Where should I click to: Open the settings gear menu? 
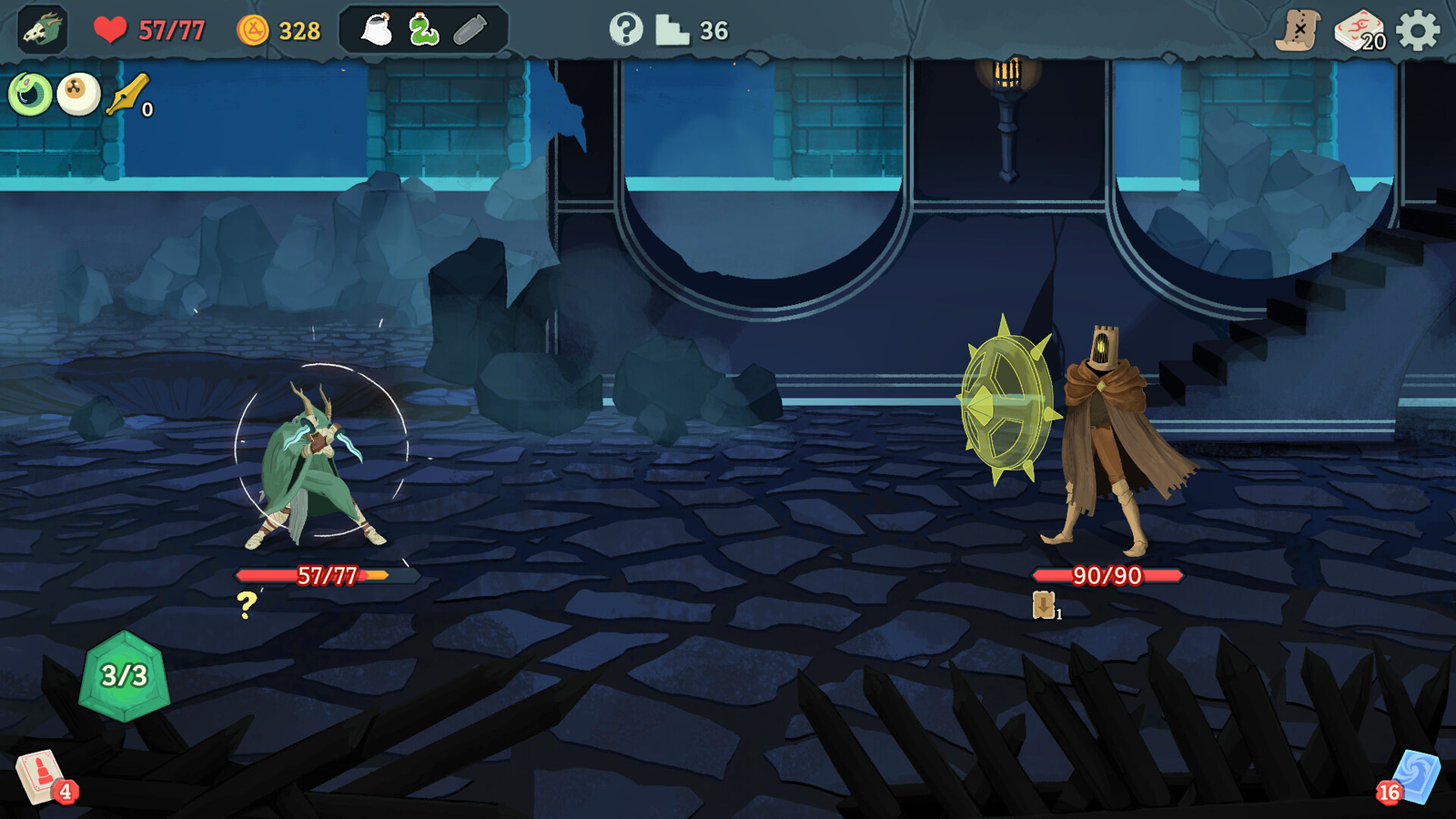pos(1418,31)
